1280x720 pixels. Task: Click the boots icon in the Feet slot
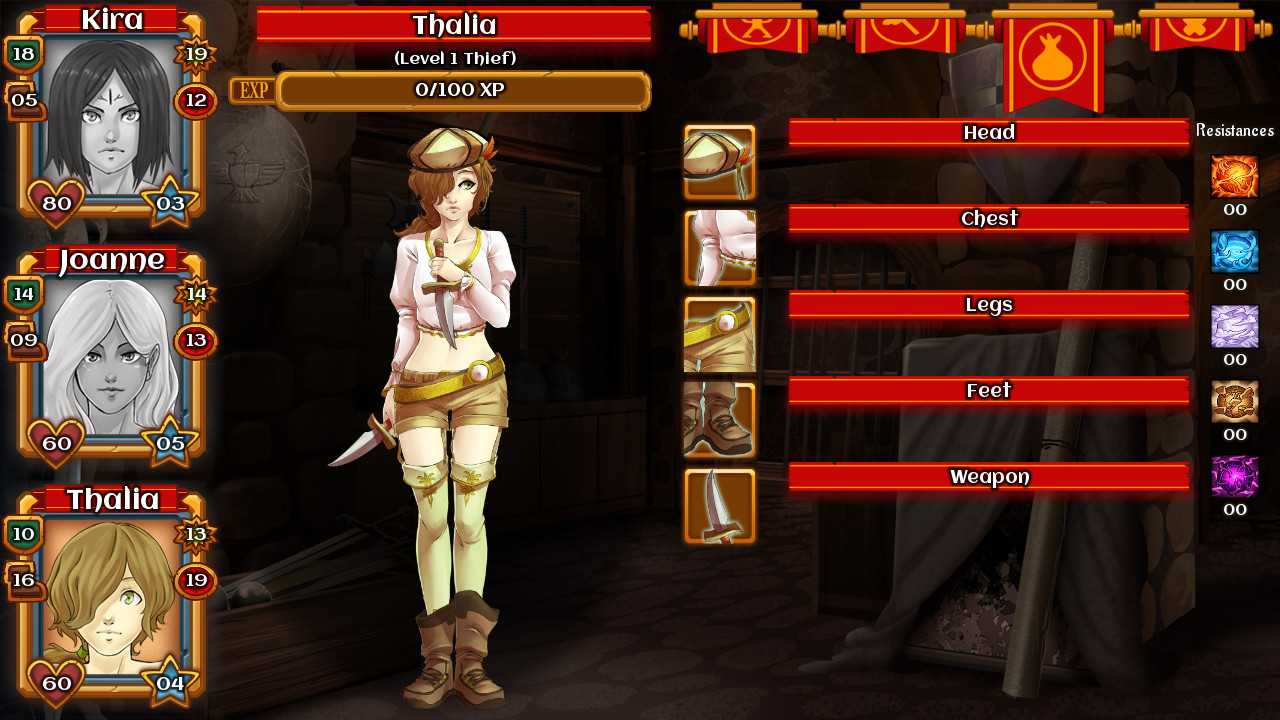pos(721,419)
